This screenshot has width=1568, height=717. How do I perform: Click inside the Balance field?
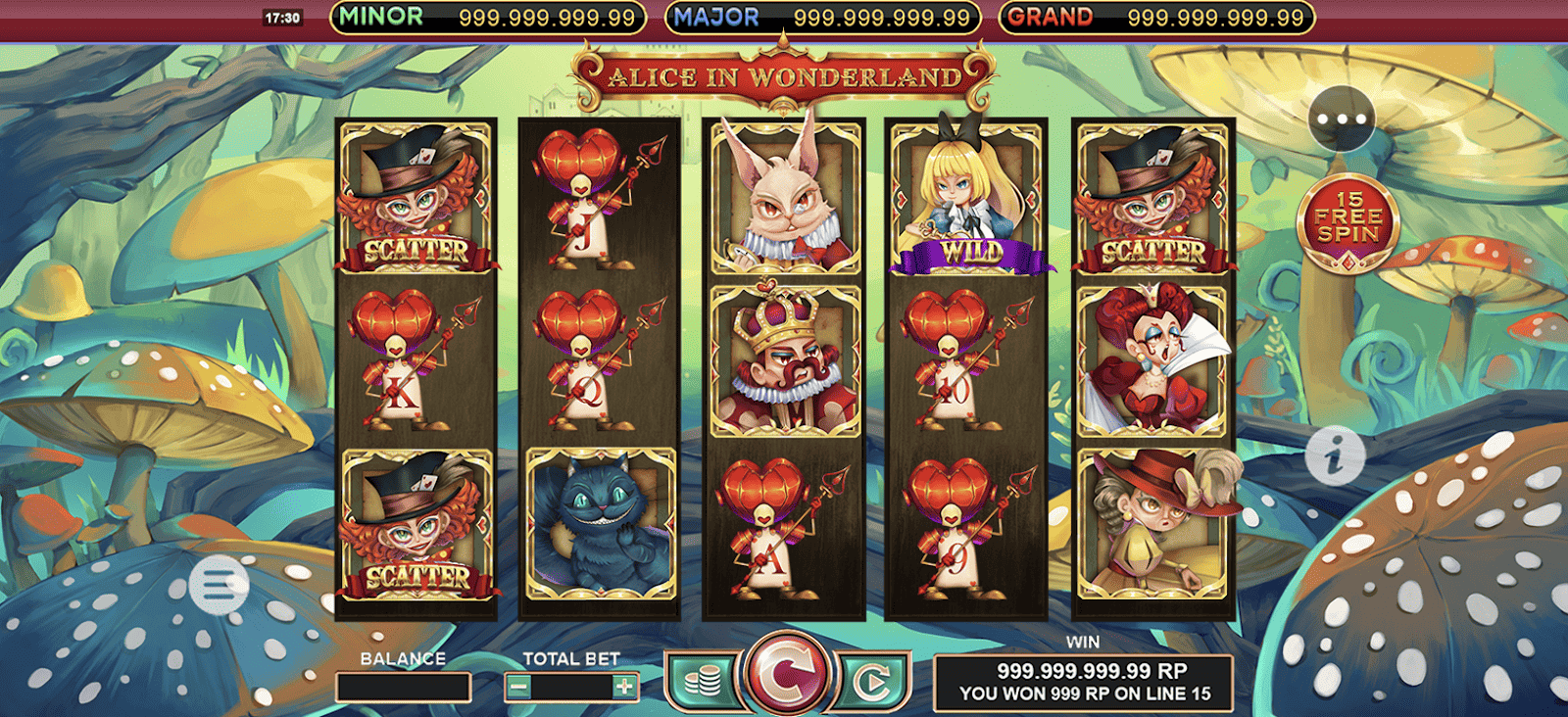click(404, 686)
